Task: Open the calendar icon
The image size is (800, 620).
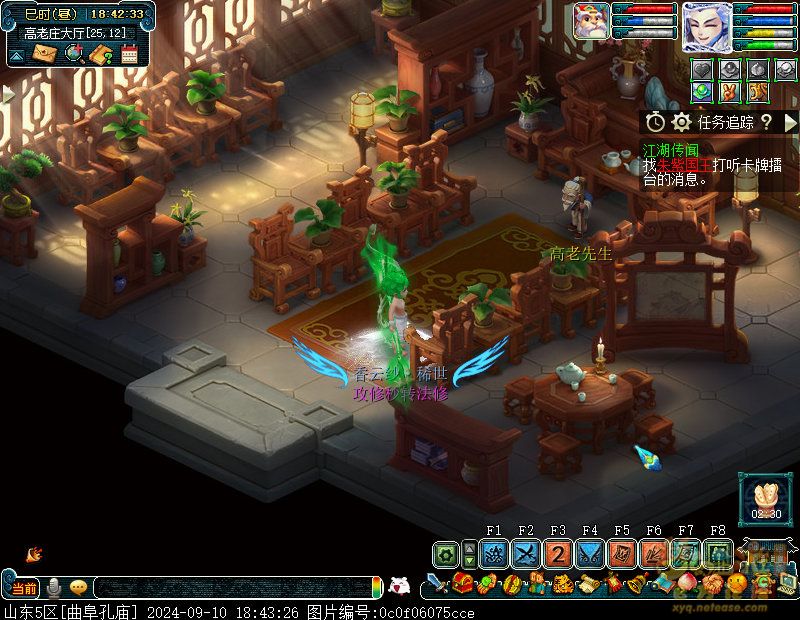Action: pyautogui.click(x=129, y=53)
